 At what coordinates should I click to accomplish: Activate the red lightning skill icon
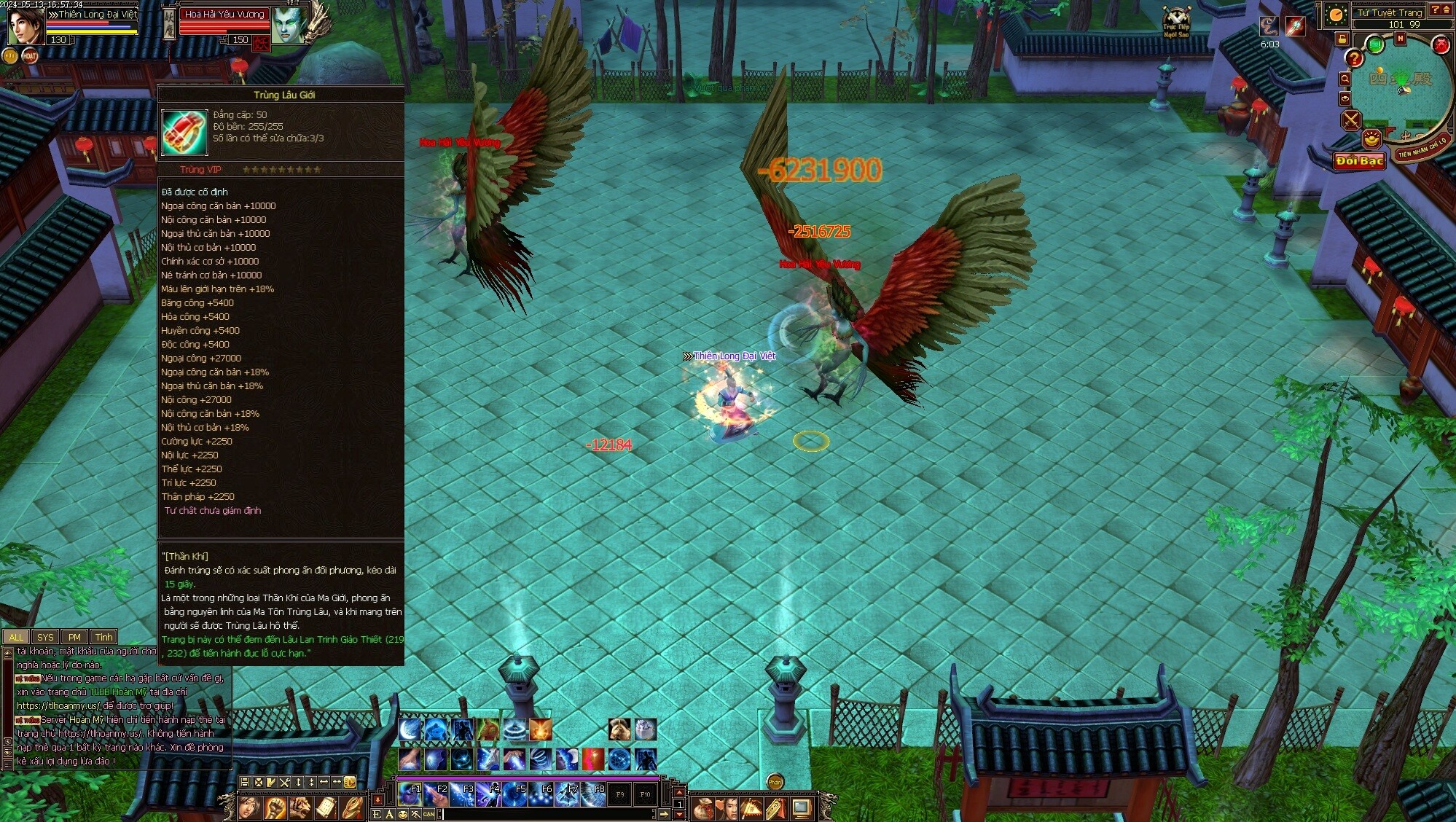[x=592, y=759]
